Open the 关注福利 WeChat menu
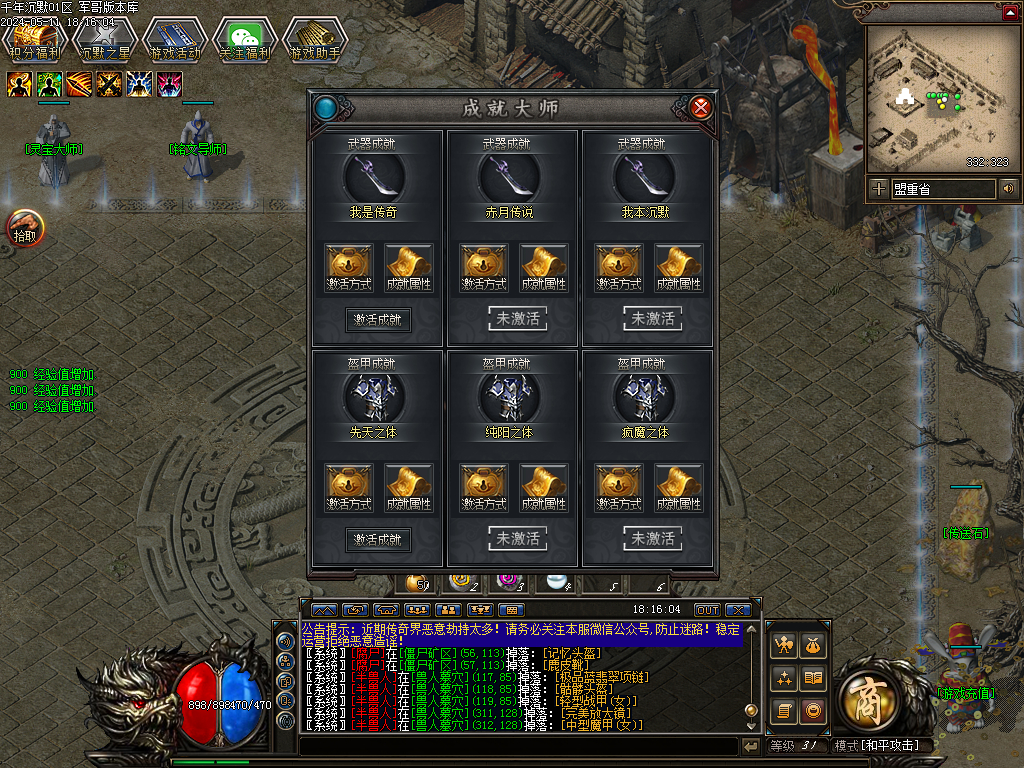This screenshot has height=768, width=1024. pyautogui.click(x=244, y=42)
